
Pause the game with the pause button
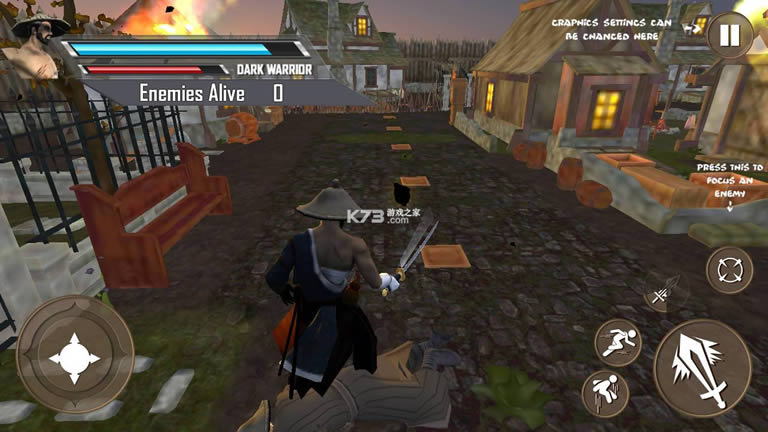tap(730, 37)
